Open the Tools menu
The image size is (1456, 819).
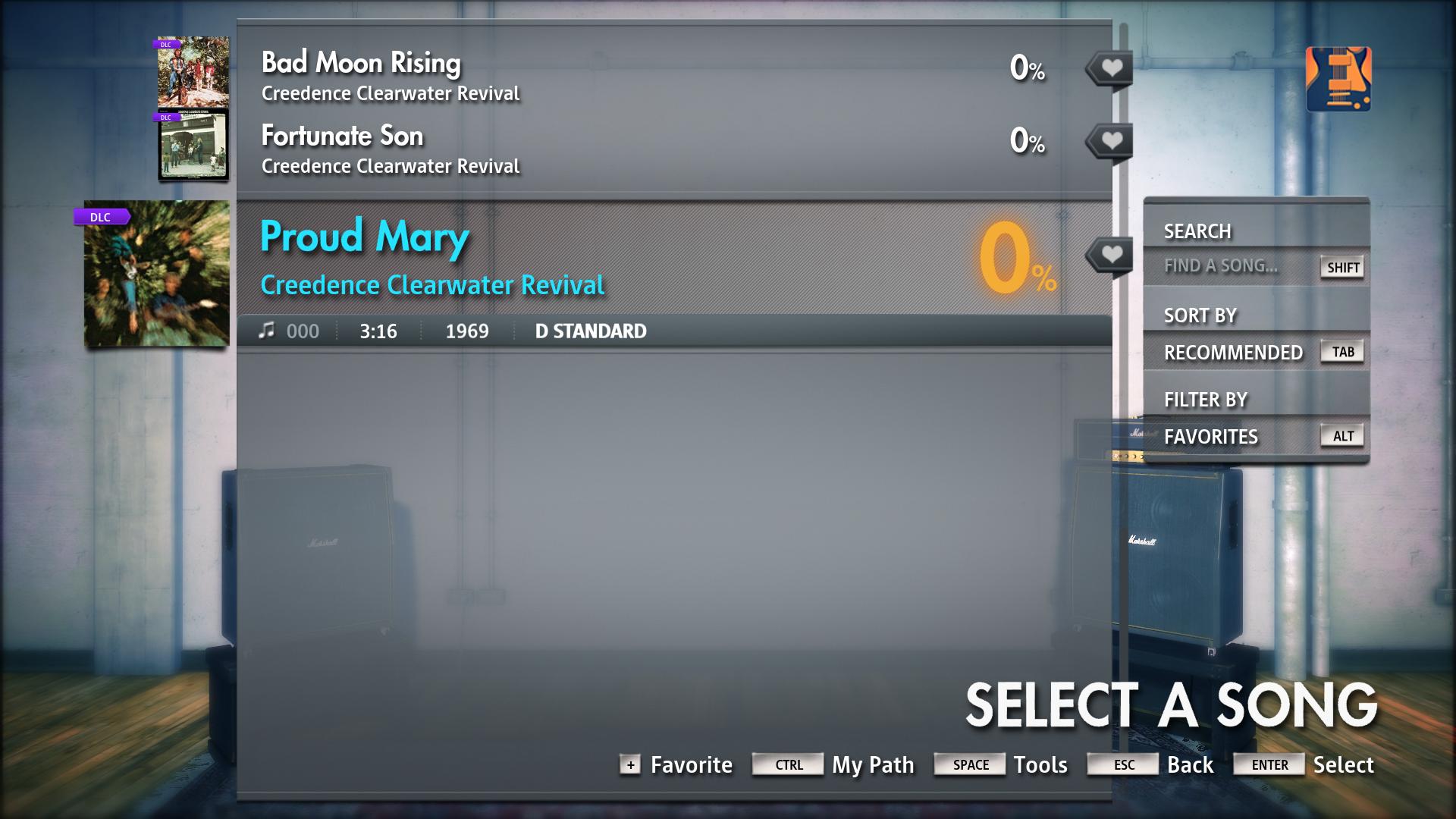click(1042, 764)
